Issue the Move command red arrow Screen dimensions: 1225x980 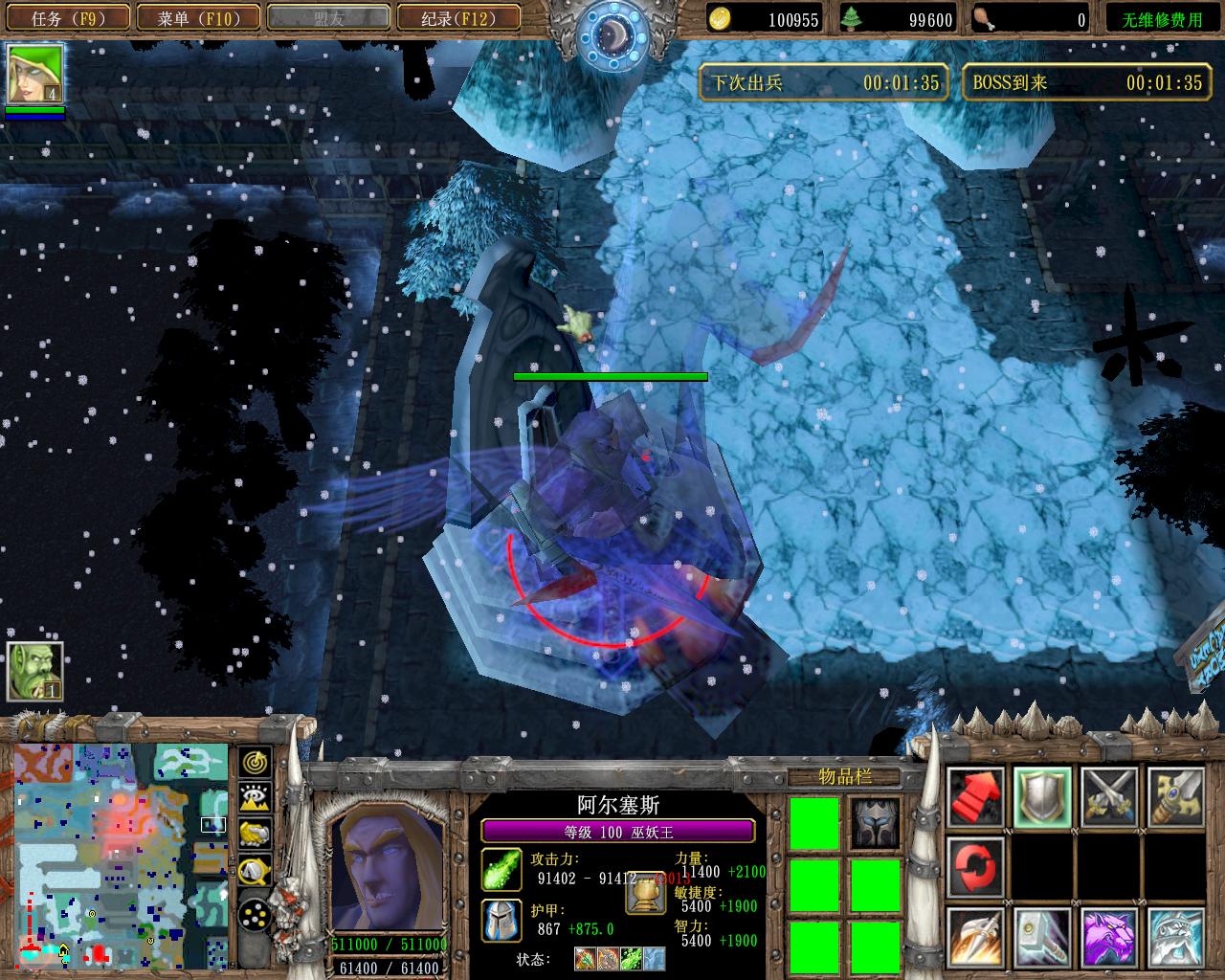[x=976, y=797]
